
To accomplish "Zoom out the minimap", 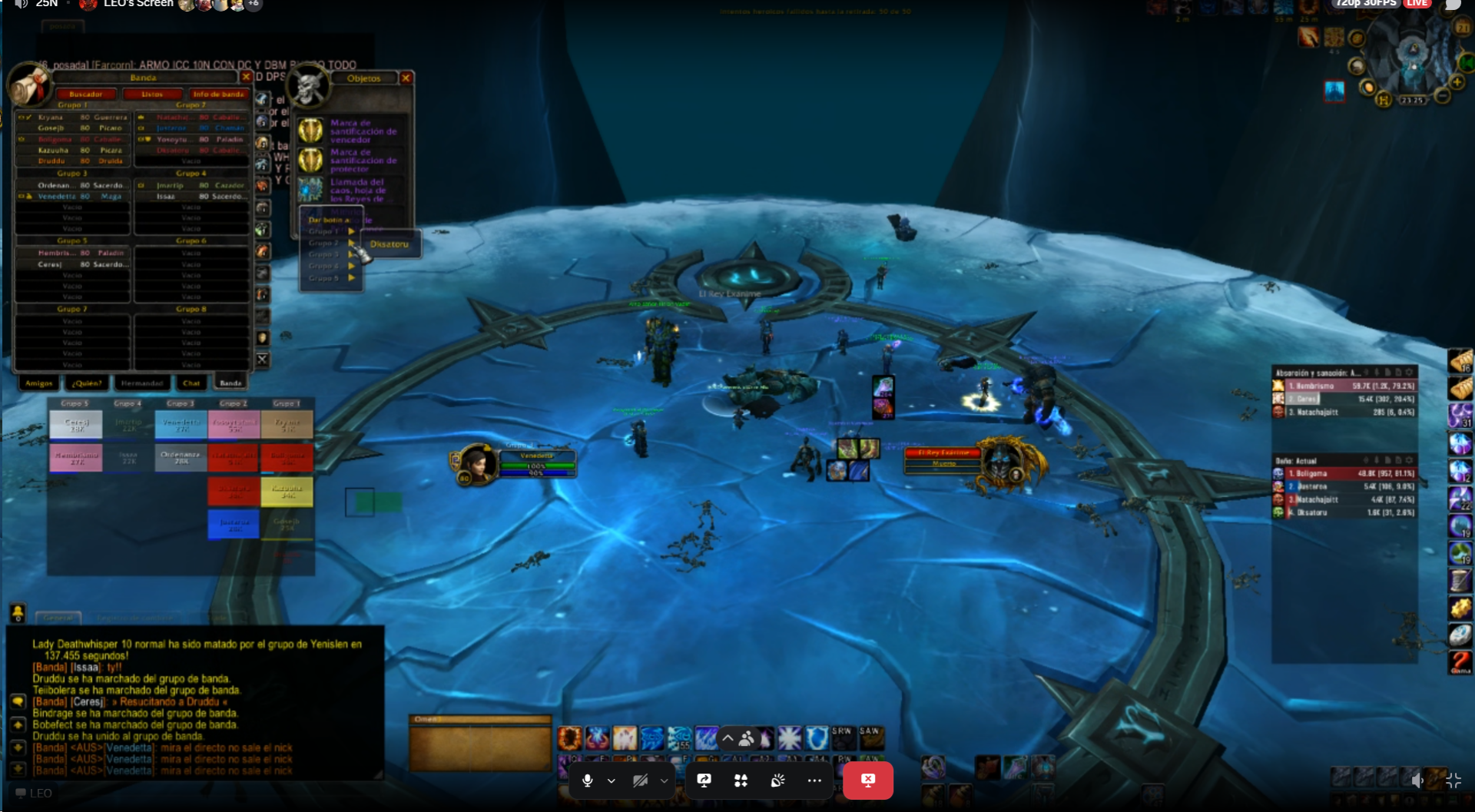I will coord(1442,96).
